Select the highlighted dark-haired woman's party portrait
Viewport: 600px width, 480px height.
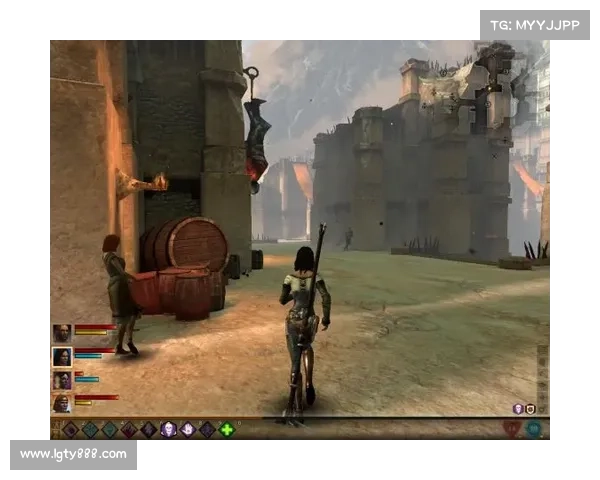[x=62, y=356]
